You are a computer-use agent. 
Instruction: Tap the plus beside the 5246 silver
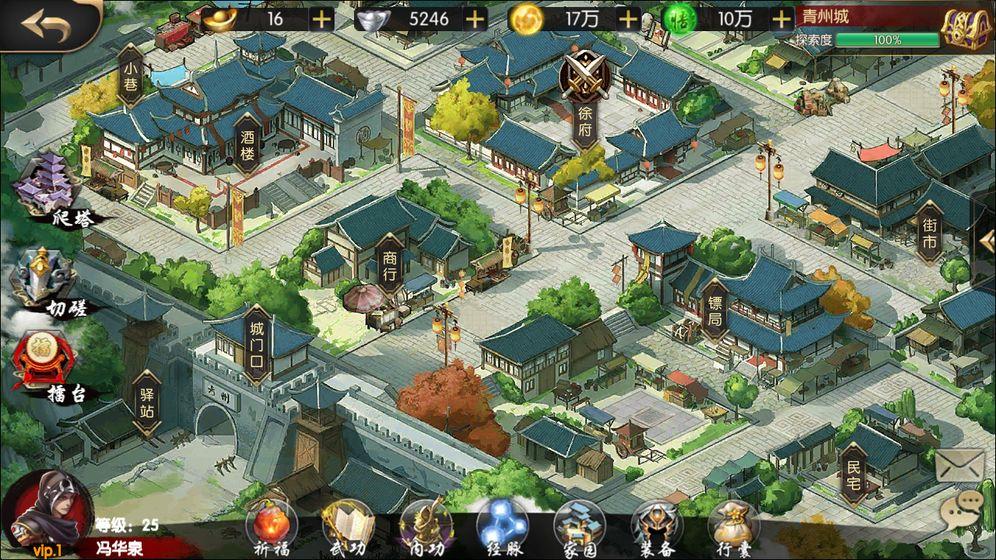coord(475,18)
